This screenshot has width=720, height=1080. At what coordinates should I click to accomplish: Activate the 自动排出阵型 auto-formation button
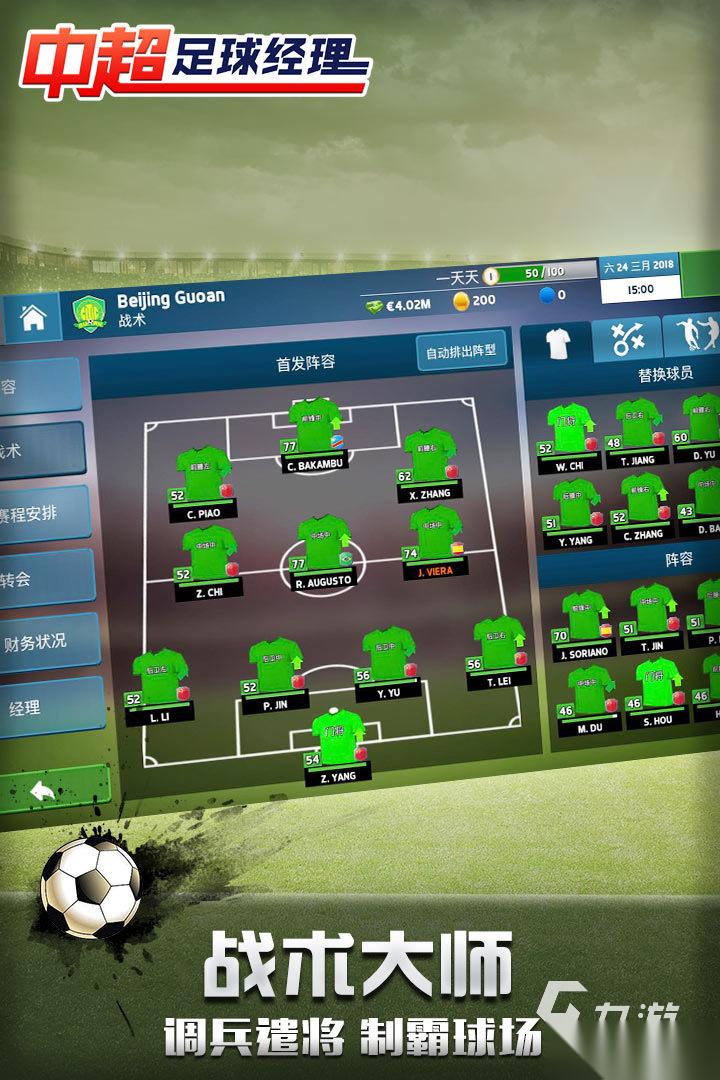[x=461, y=351]
